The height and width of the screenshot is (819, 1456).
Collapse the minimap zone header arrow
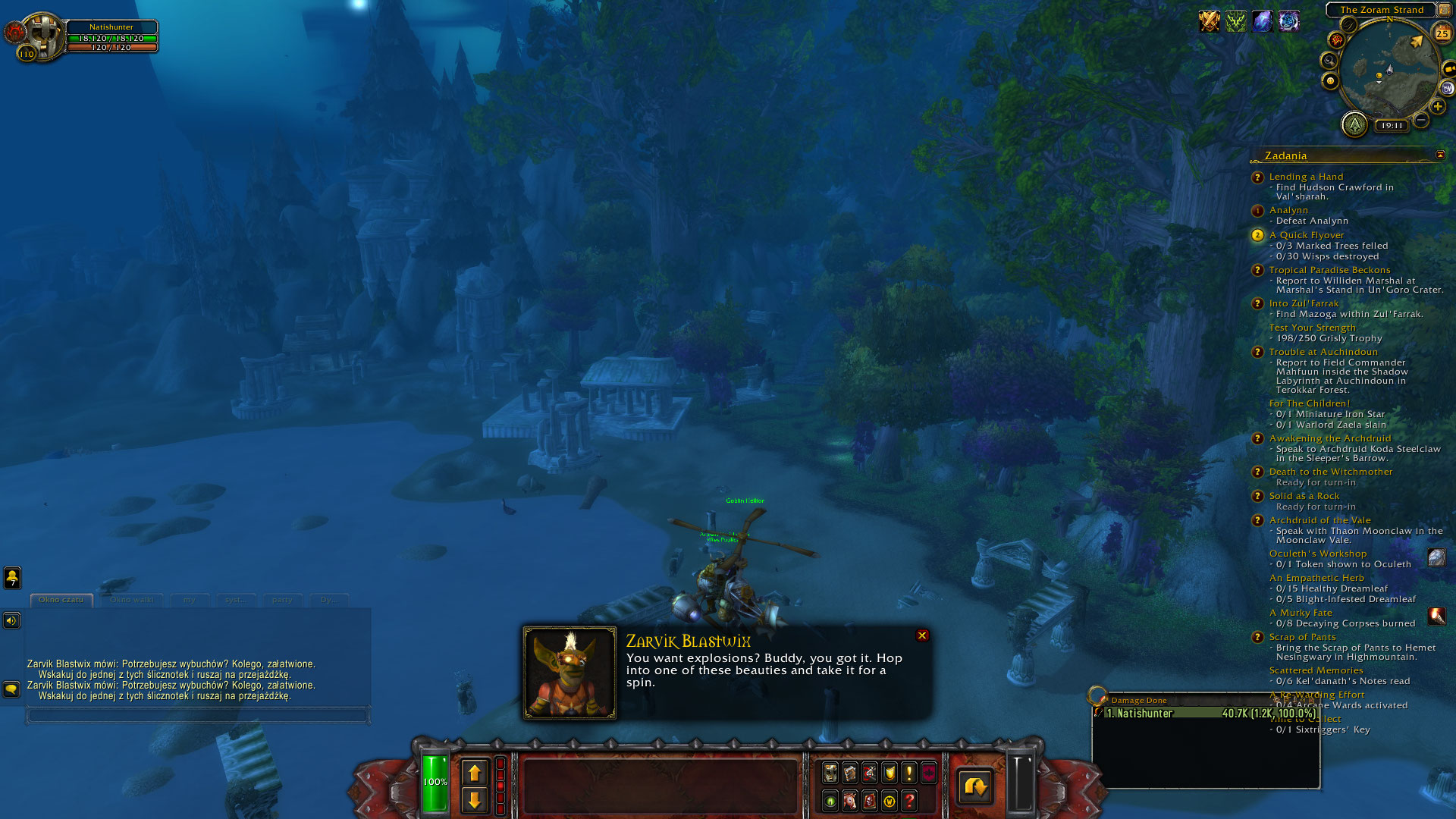pos(1443,10)
